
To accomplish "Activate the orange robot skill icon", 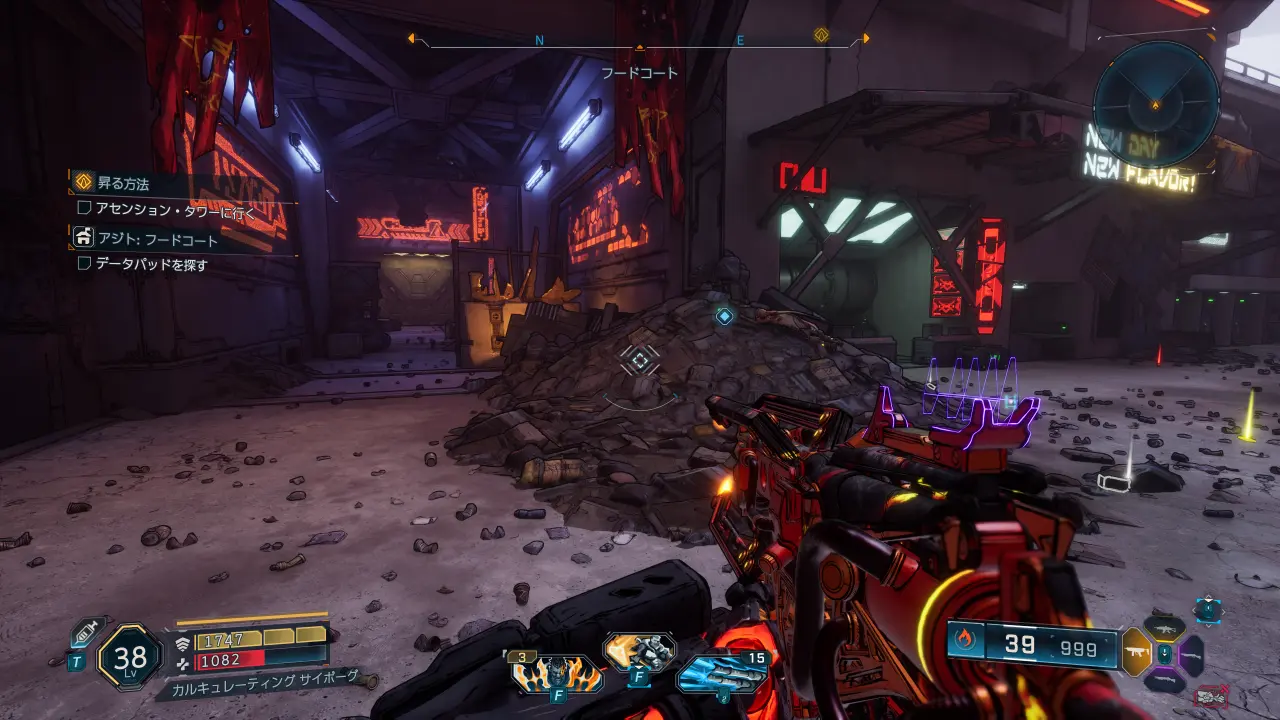I will tap(638, 652).
